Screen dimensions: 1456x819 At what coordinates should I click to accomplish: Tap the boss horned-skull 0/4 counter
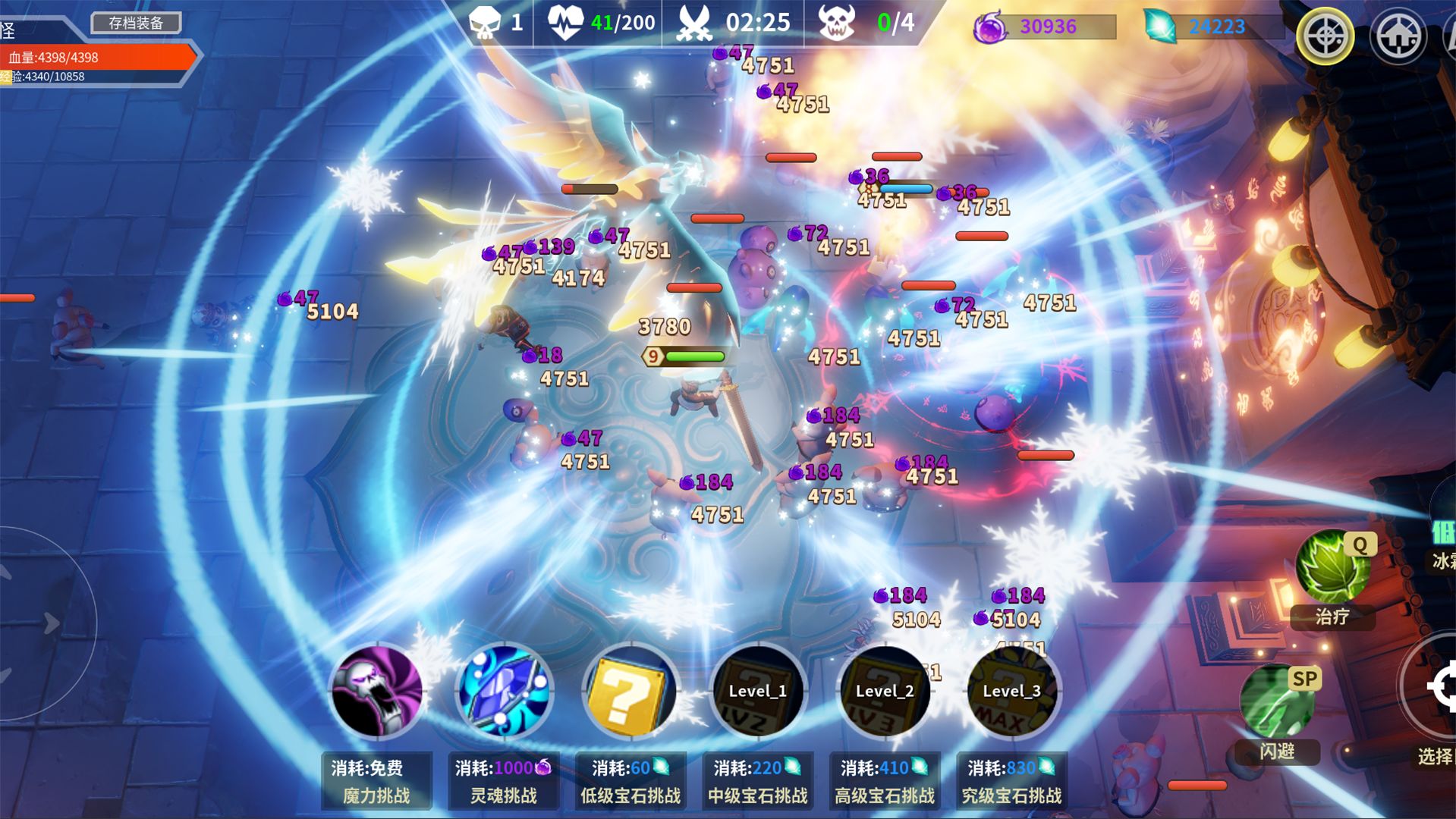[x=838, y=21]
